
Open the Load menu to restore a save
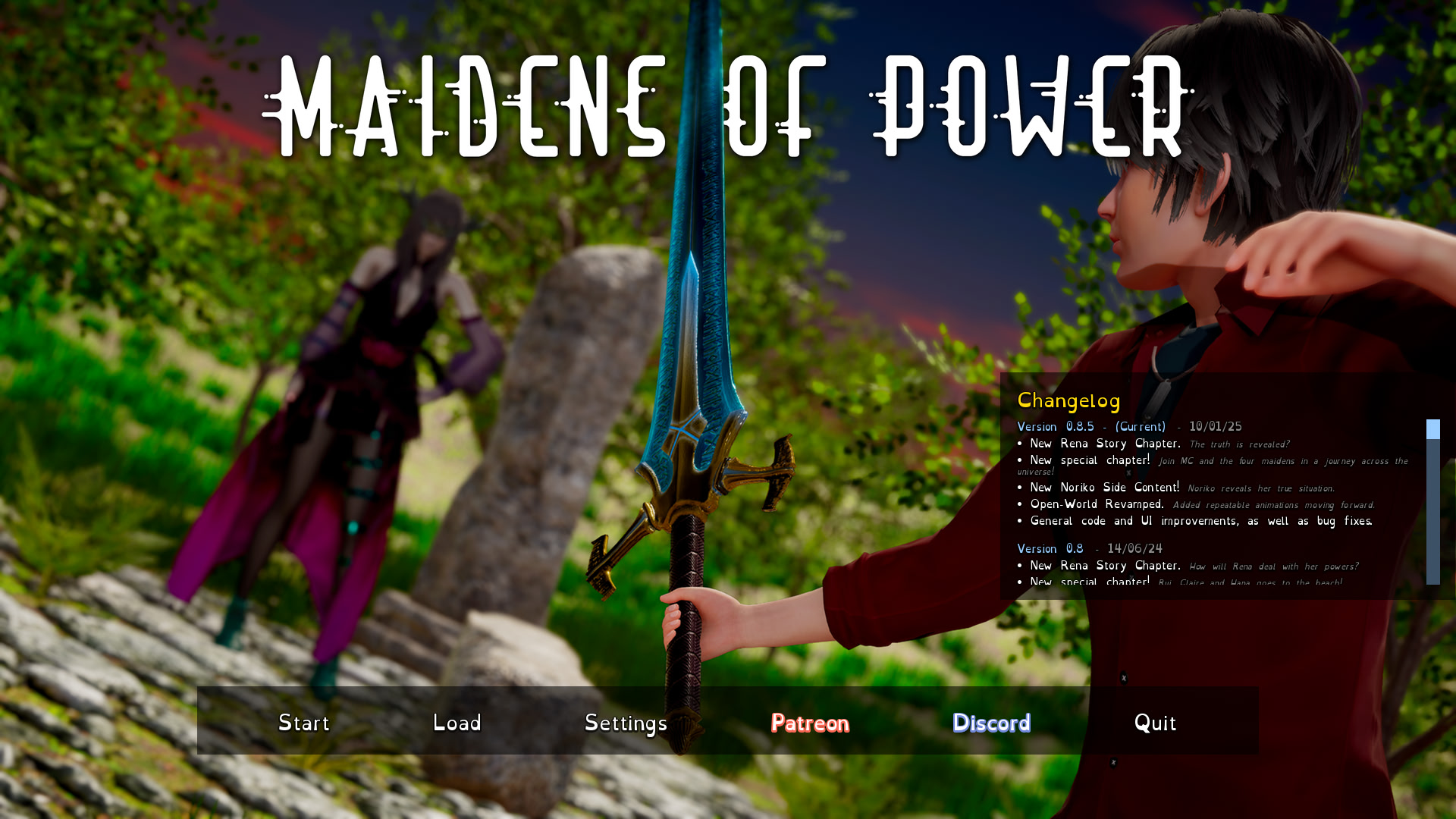click(x=457, y=723)
